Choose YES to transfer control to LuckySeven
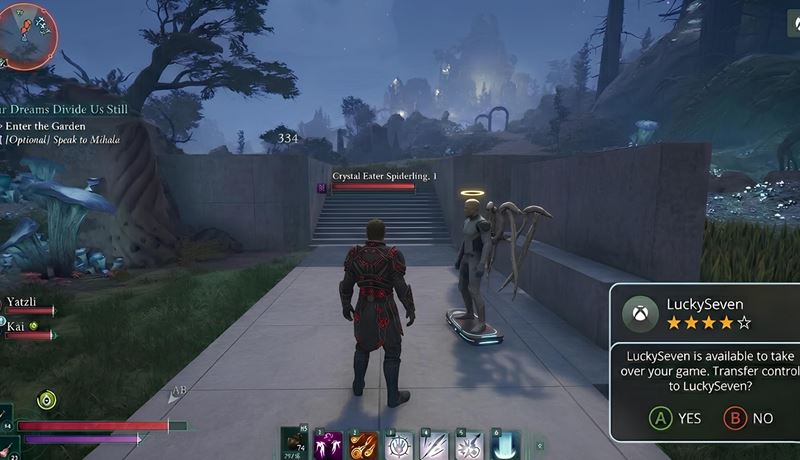The height and width of the screenshot is (460, 800). [674, 418]
